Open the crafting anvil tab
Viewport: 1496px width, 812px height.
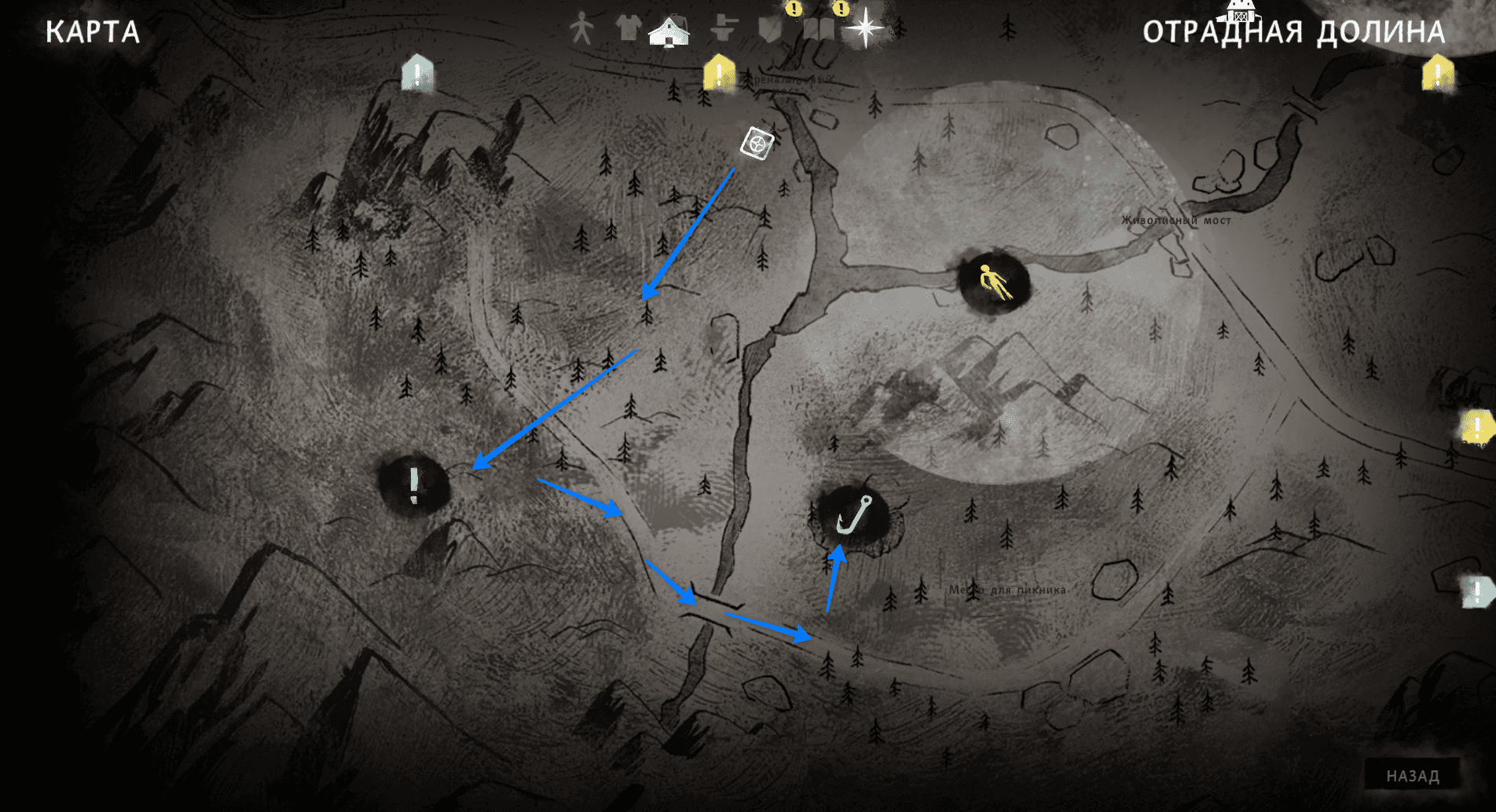(722, 29)
